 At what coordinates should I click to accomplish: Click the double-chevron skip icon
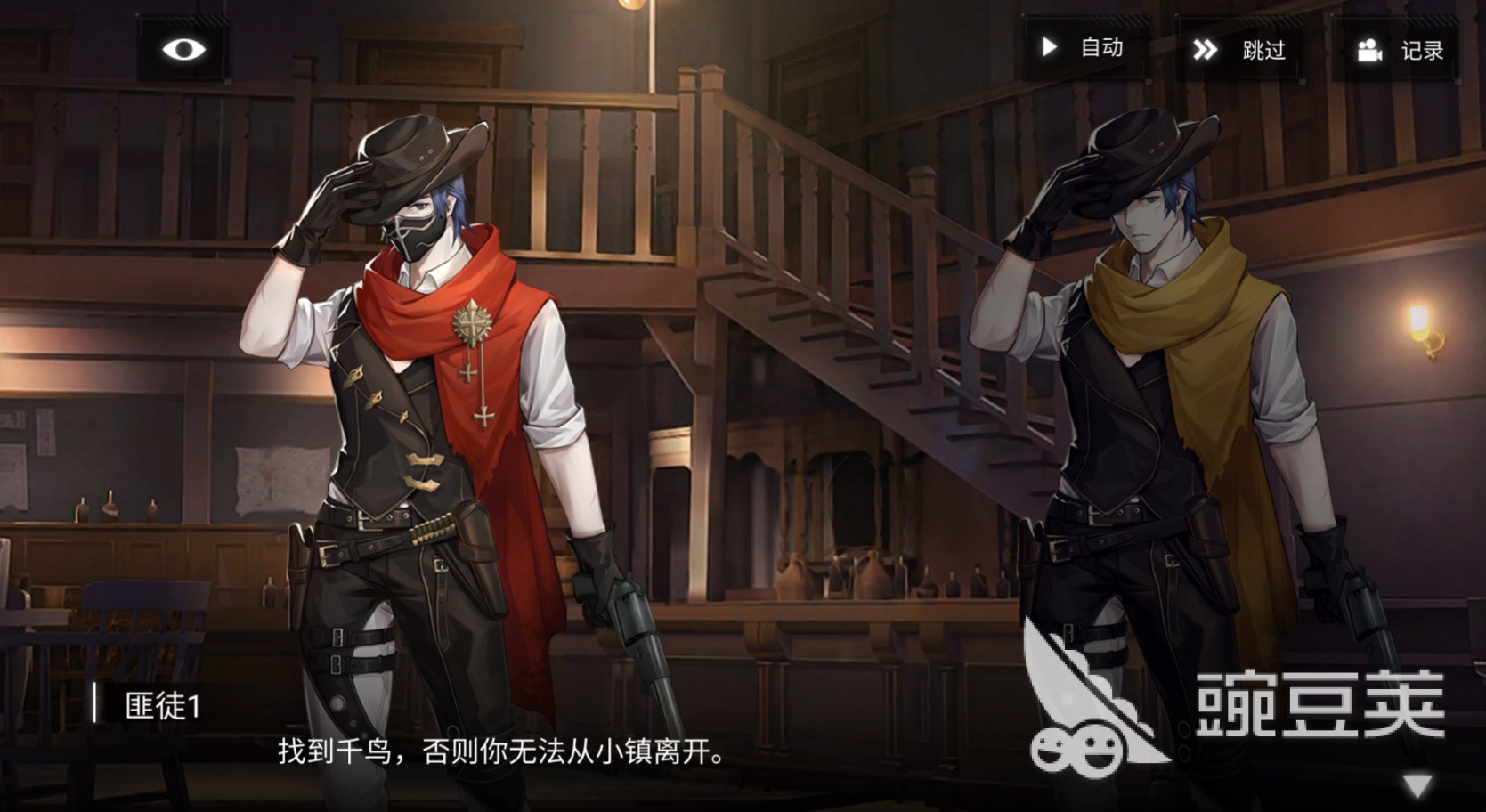(x=1206, y=50)
